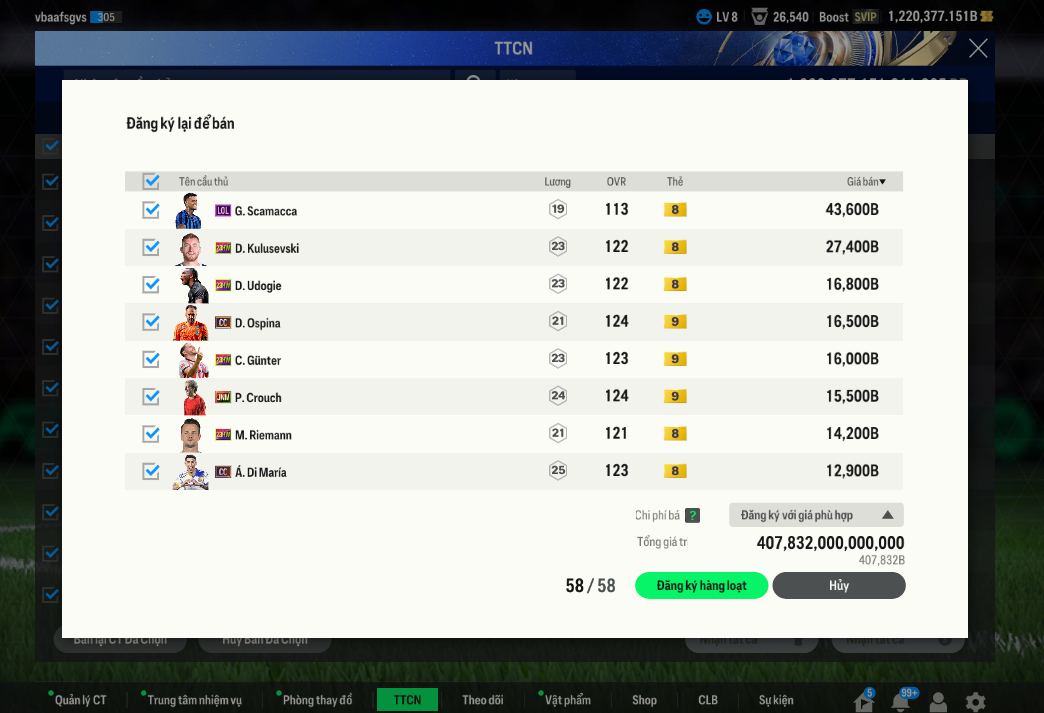The height and width of the screenshot is (713, 1044).
Task: Toggle P. Crouch's checkbox
Action: pyautogui.click(x=151, y=397)
